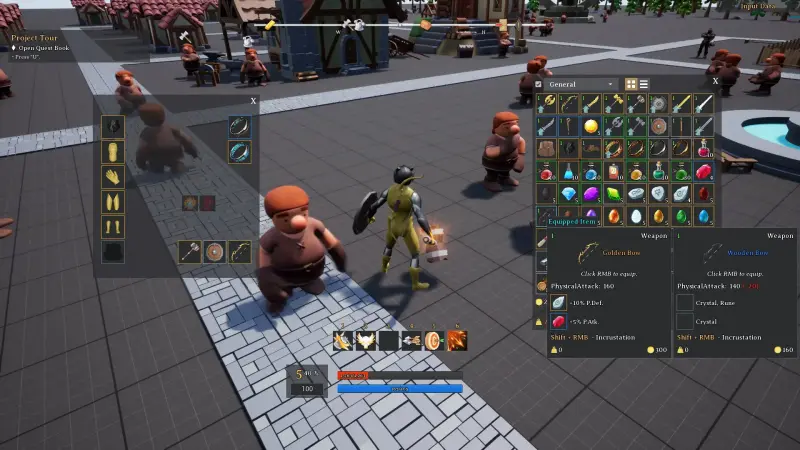Select the equipped round shield slot
The image size is (800, 450).
coord(214,251)
